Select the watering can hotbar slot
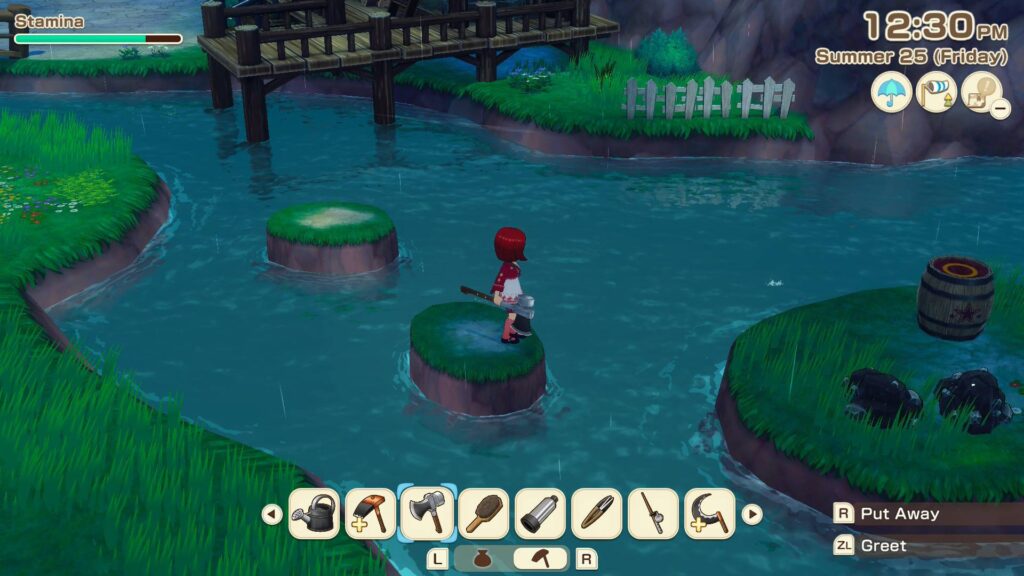Image resolution: width=1024 pixels, height=576 pixels. (314, 514)
